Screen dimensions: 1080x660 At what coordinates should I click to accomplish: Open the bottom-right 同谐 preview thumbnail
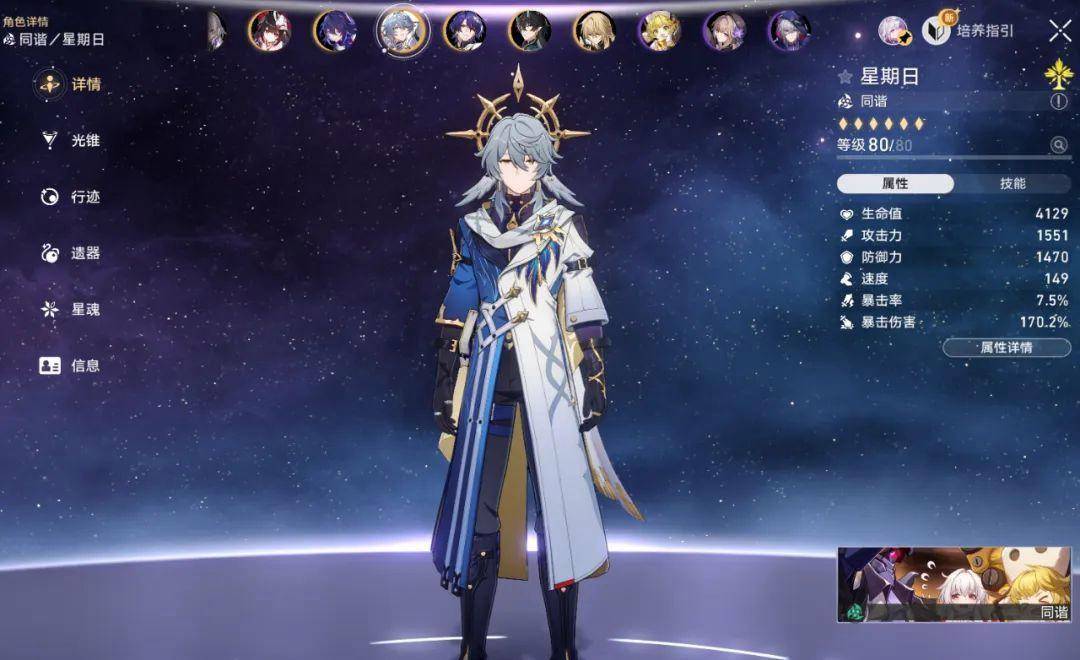coord(954,585)
